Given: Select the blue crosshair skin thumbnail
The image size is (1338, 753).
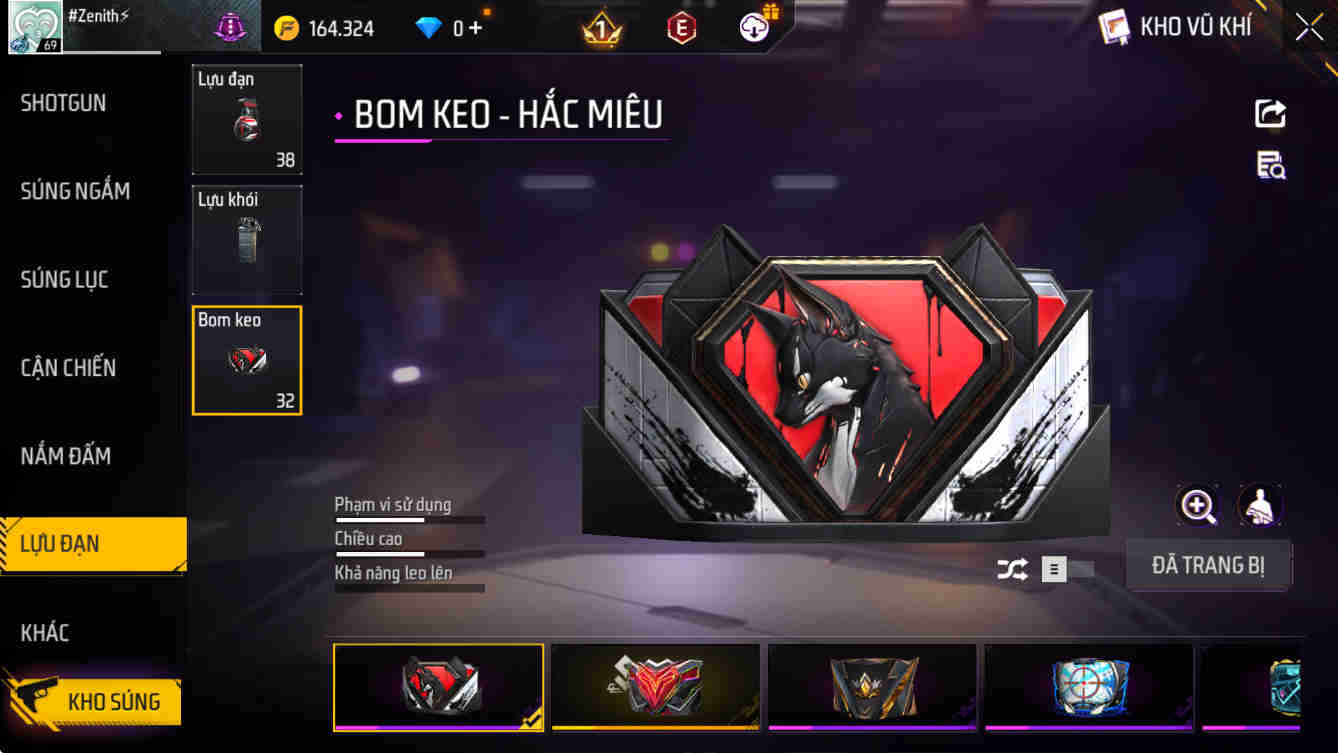Looking at the screenshot, I should tap(1088, 687).
